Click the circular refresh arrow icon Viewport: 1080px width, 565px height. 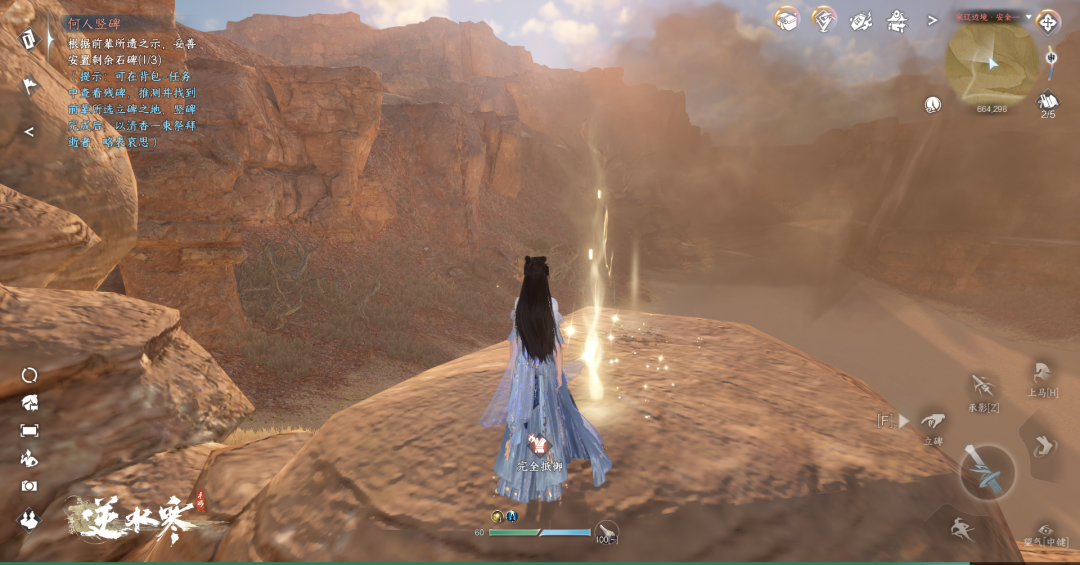29,375
